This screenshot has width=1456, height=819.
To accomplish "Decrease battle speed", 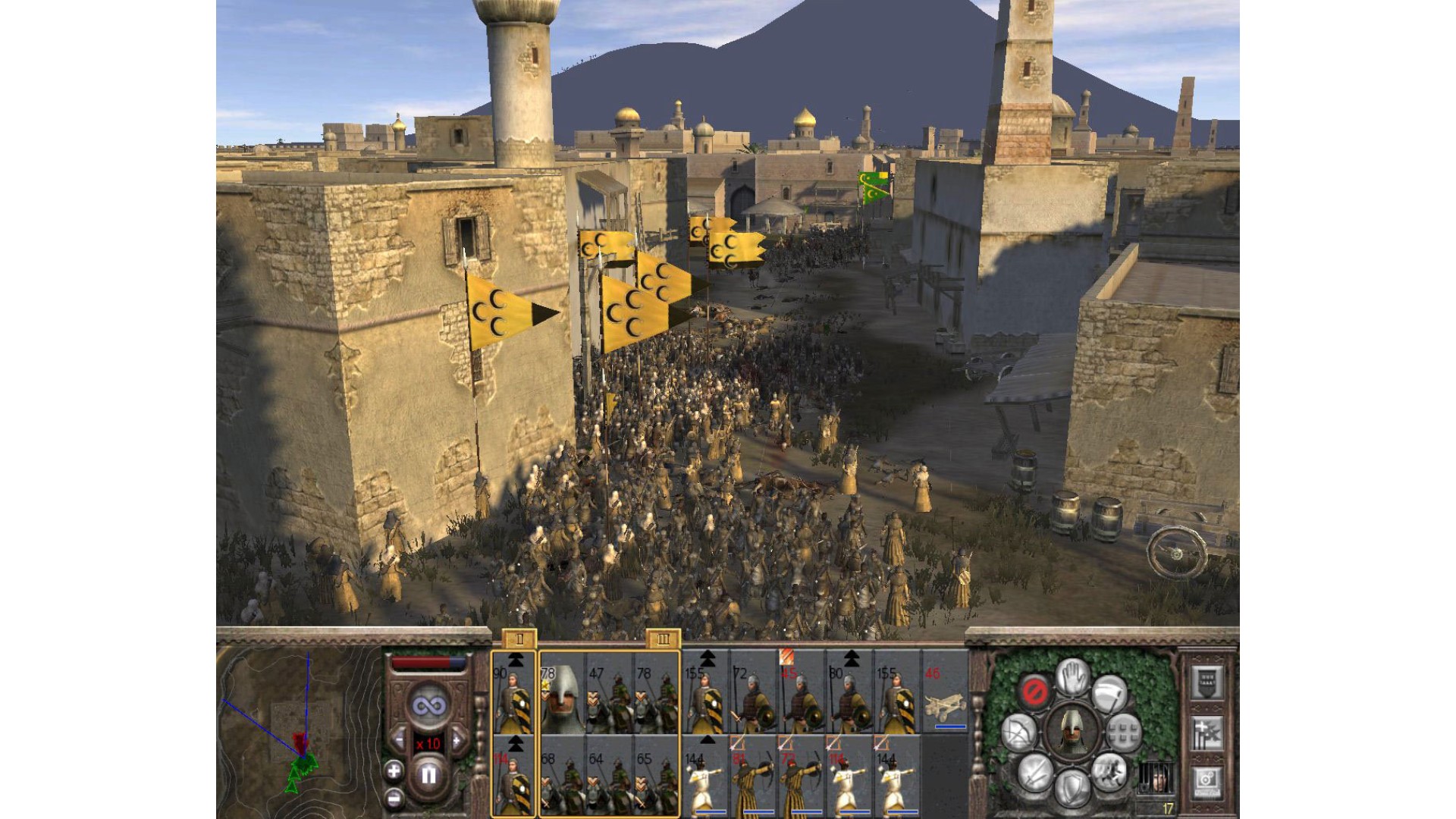I will (x=399, y=740).
